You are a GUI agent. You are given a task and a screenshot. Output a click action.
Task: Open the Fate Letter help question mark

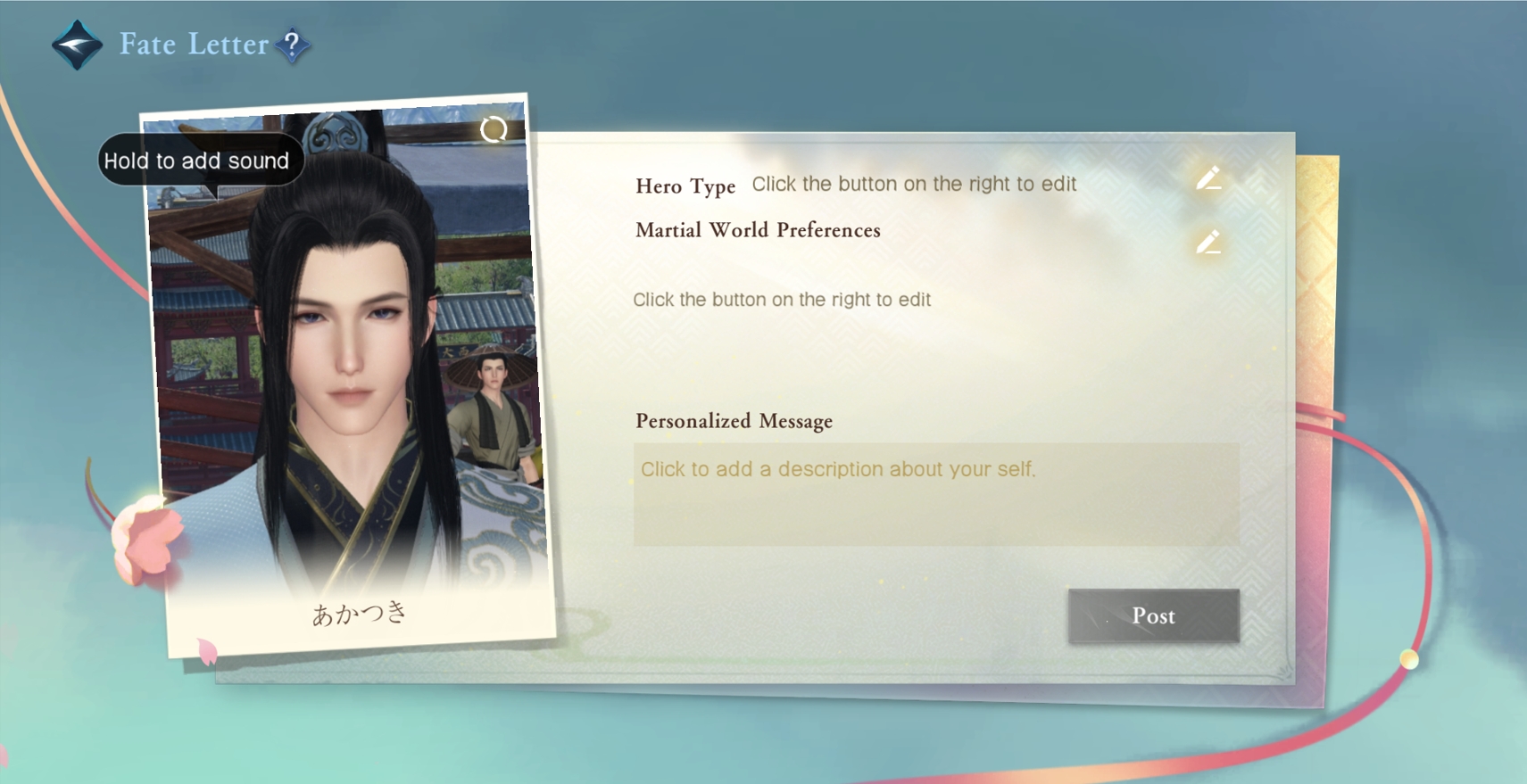pyautogui.click(x=292, y=45)
